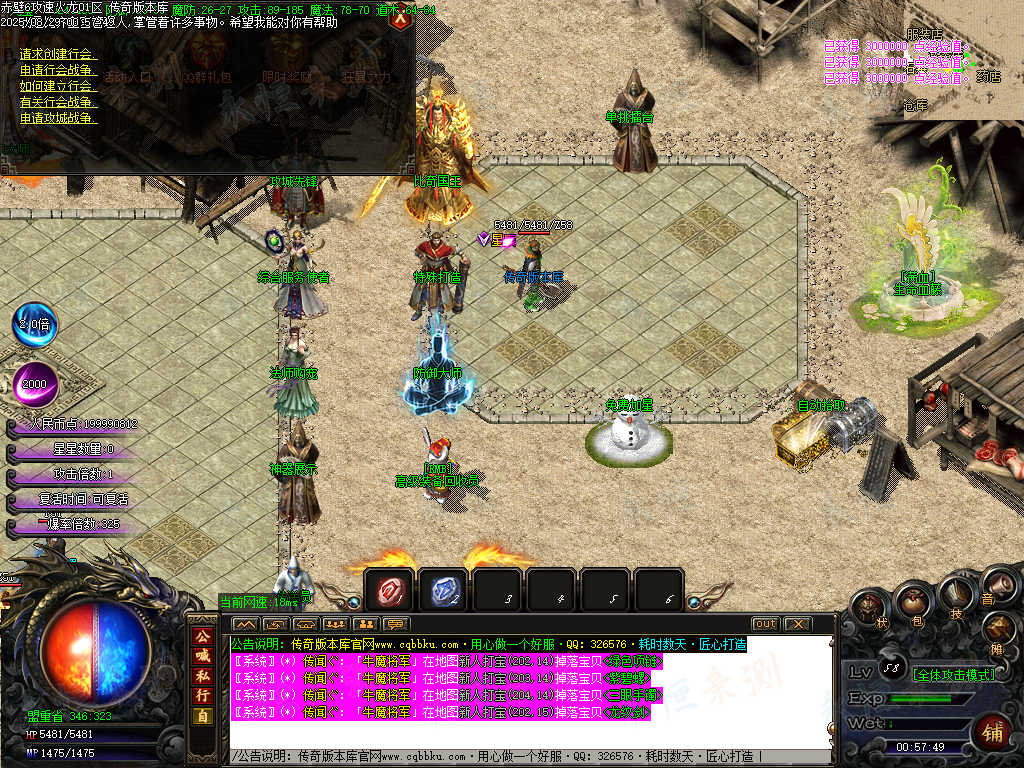This screenshot has width=1024, height=768.
Task: Choose the 申请行会战争 dialogue option
Action: (58, 70)
